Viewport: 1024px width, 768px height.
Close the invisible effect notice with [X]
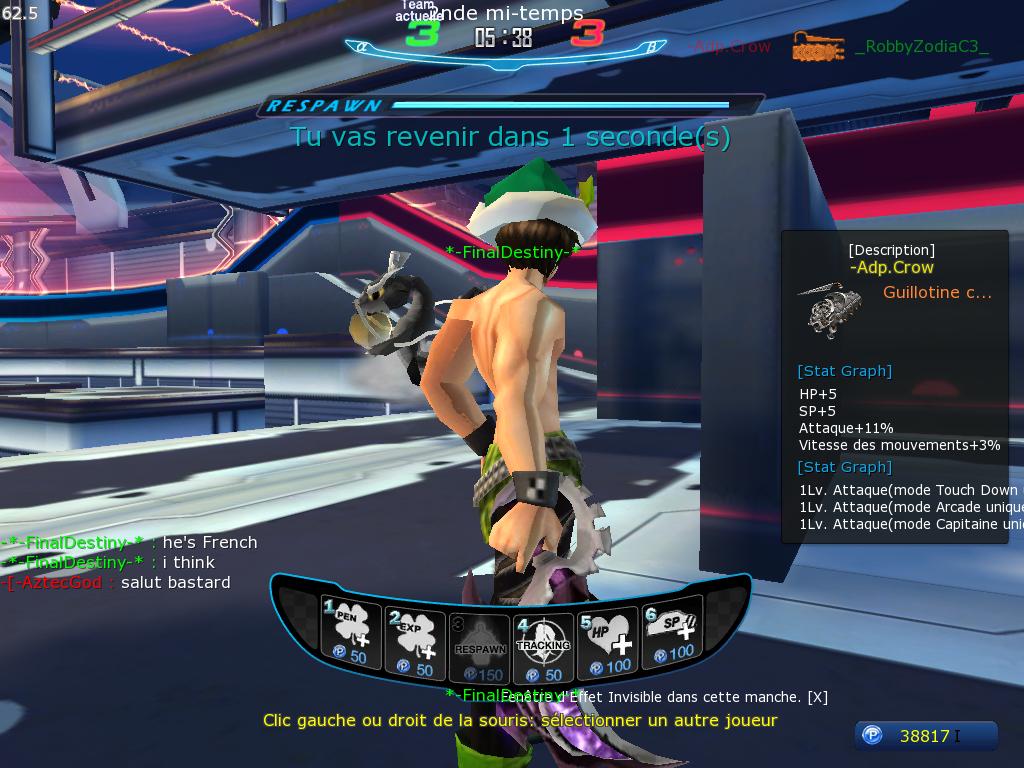click(x=817, y=697)
